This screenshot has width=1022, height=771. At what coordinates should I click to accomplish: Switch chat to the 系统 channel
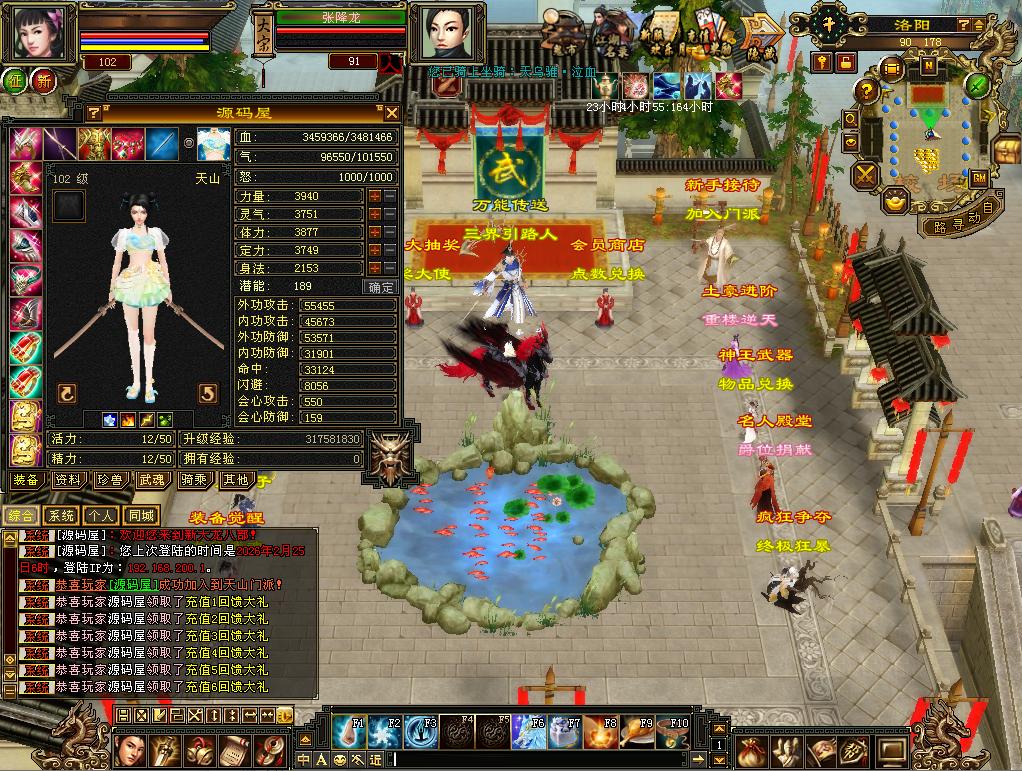(x=61, y=516)
